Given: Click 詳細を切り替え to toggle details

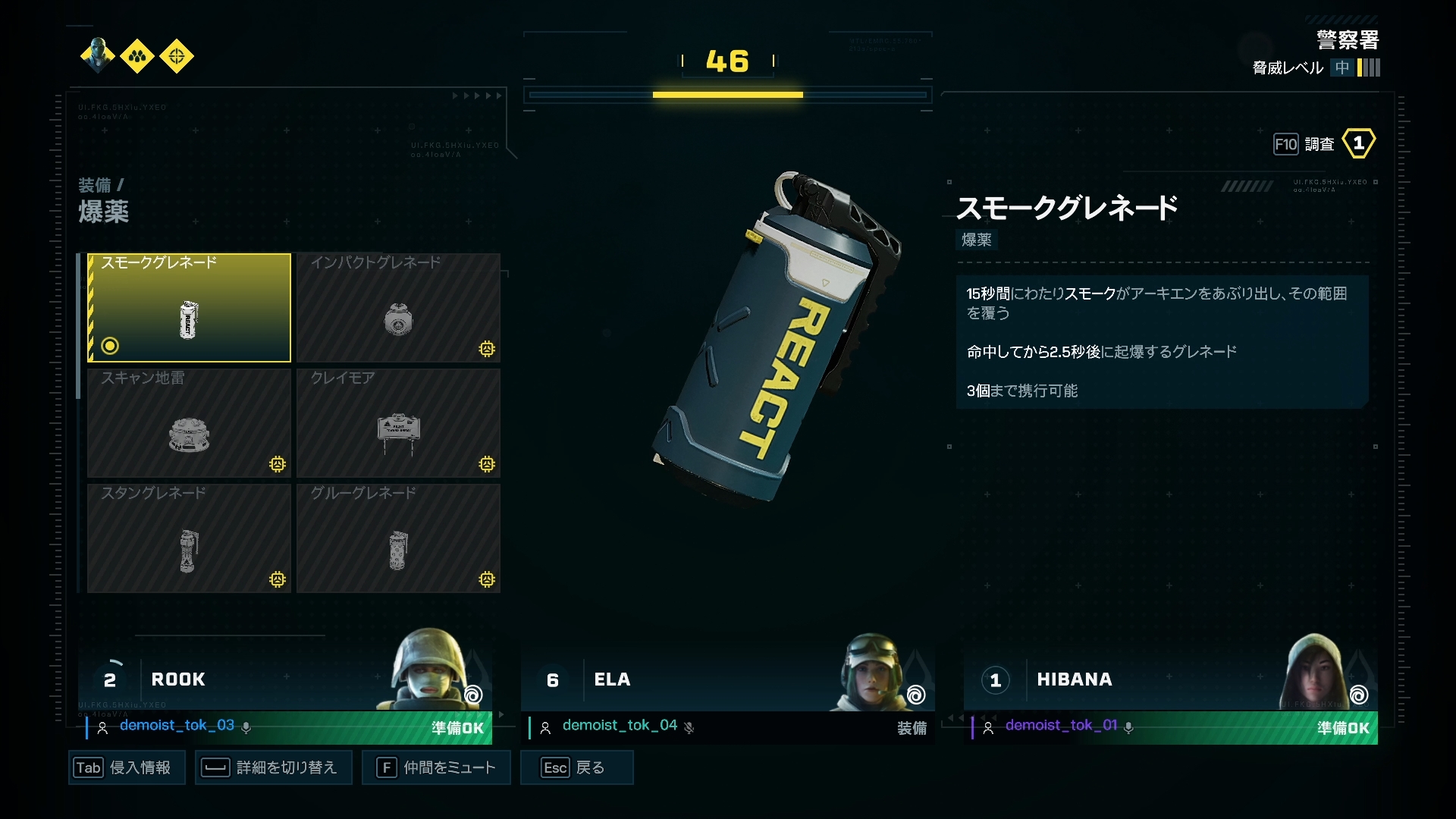Looking at the screenshot, I should point(273,767).
